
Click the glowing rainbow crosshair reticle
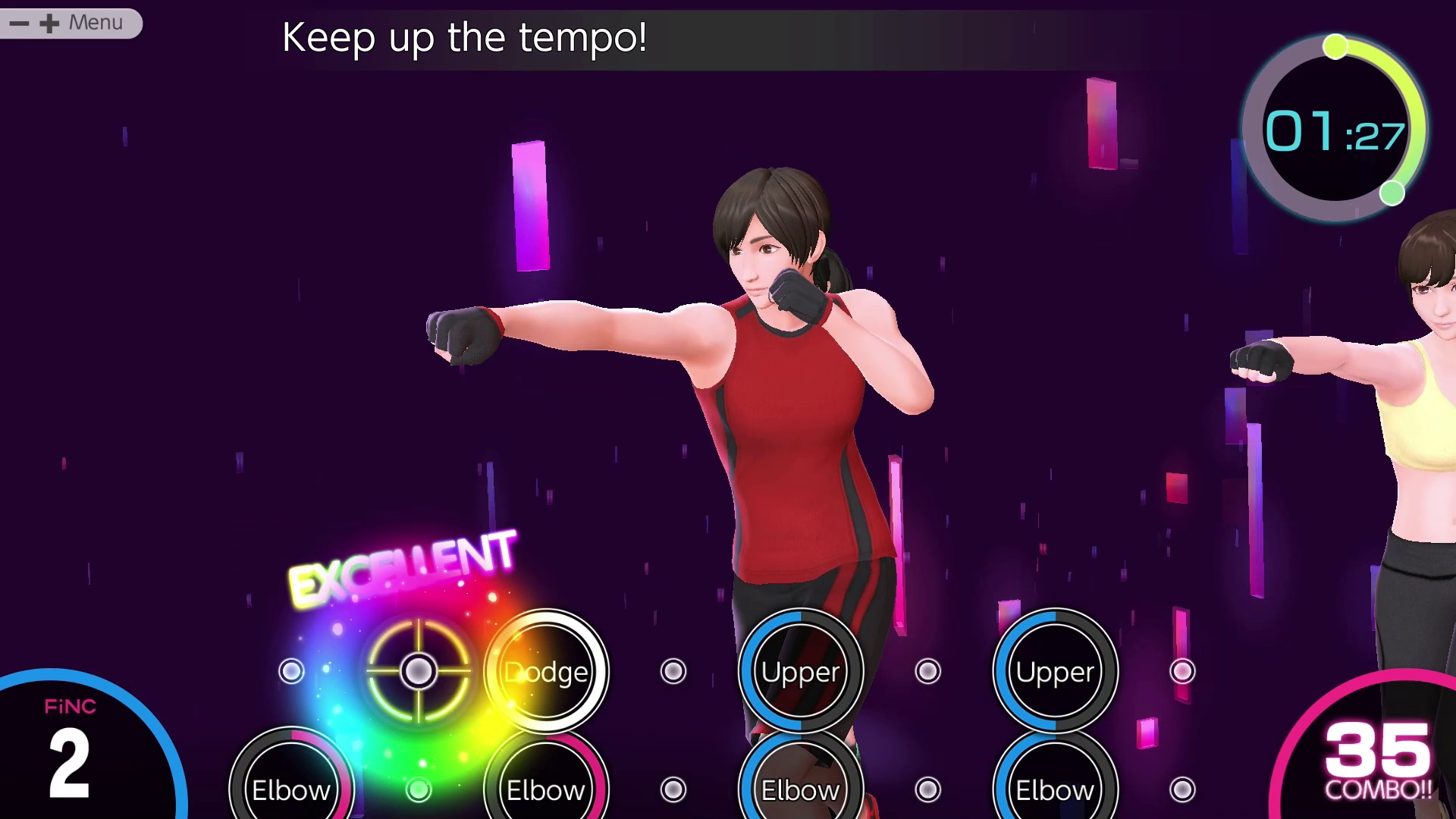418,670
